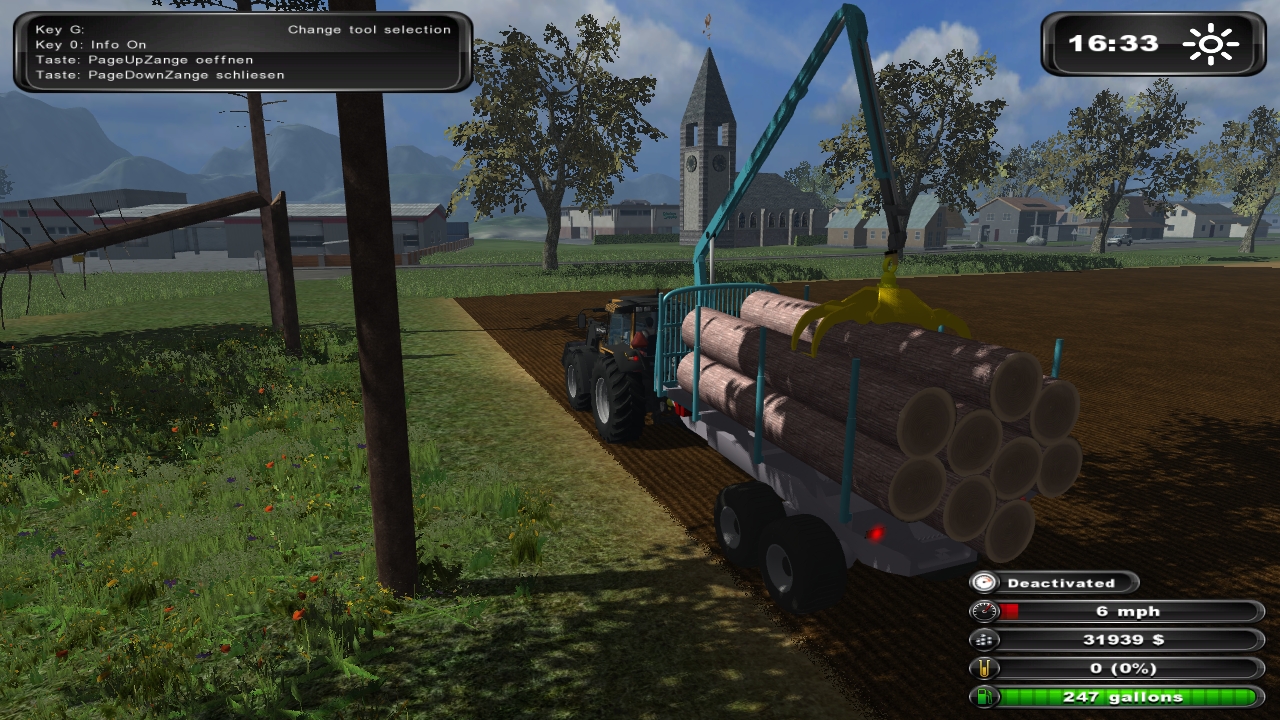Viewport: 1280px width, 720px height.
Task: Click the sun weather icon
Action: (1209, 44)
